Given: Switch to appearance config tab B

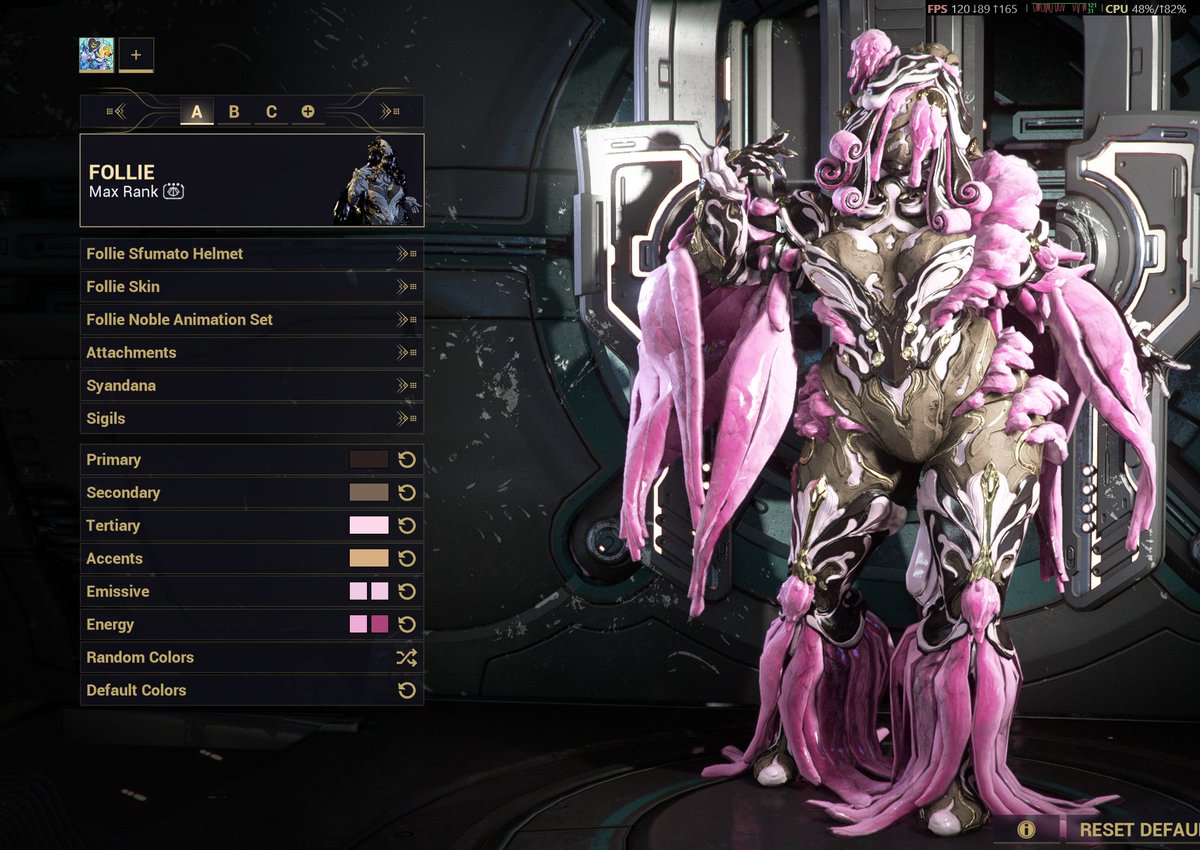Looking at the screenshot, I should (234, 111).
